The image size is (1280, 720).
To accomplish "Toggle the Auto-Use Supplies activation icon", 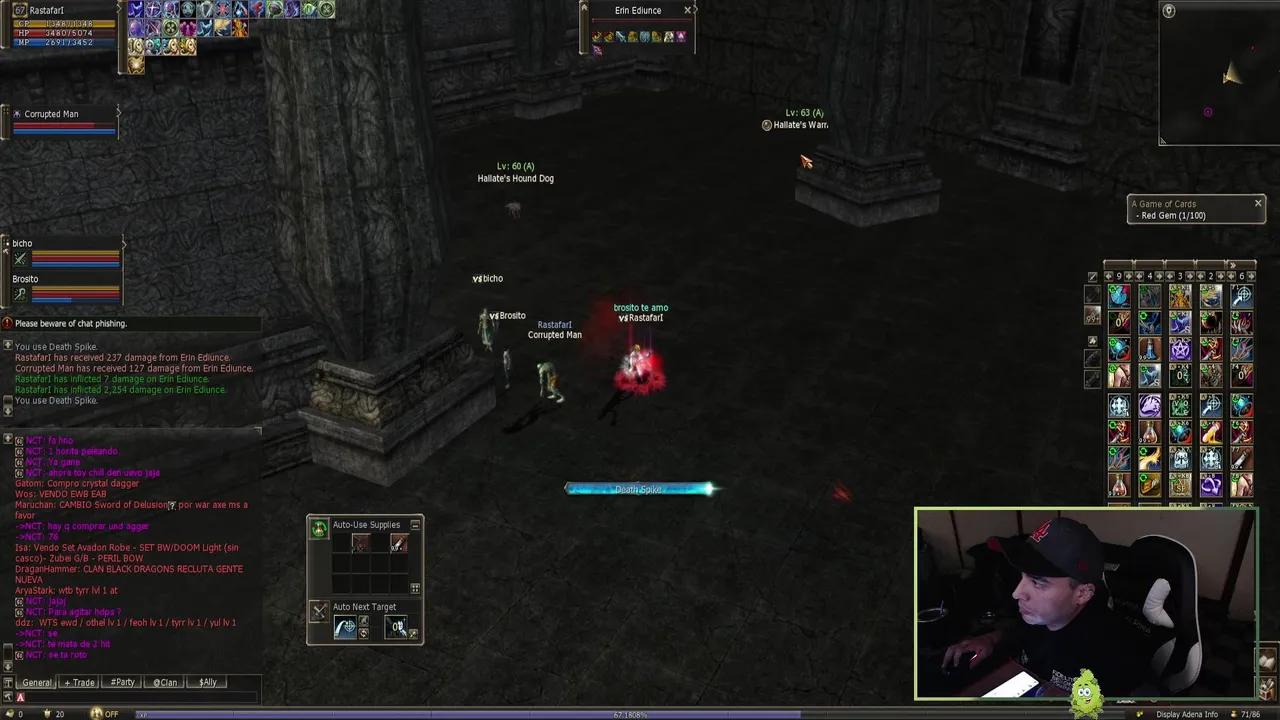I will click(x=320, y=527).
